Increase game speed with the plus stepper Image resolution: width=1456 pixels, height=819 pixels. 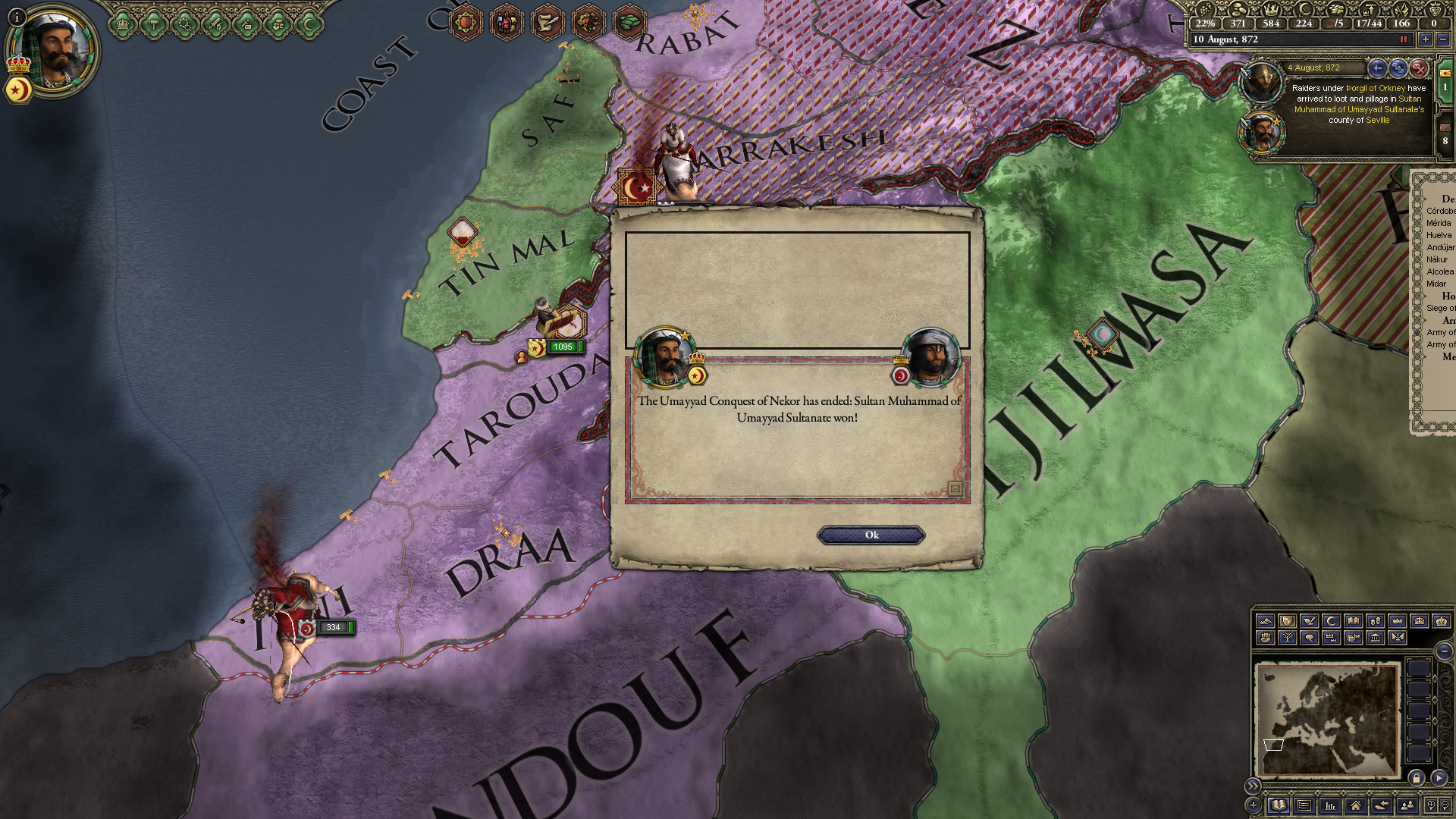[x=1424, y=39]
